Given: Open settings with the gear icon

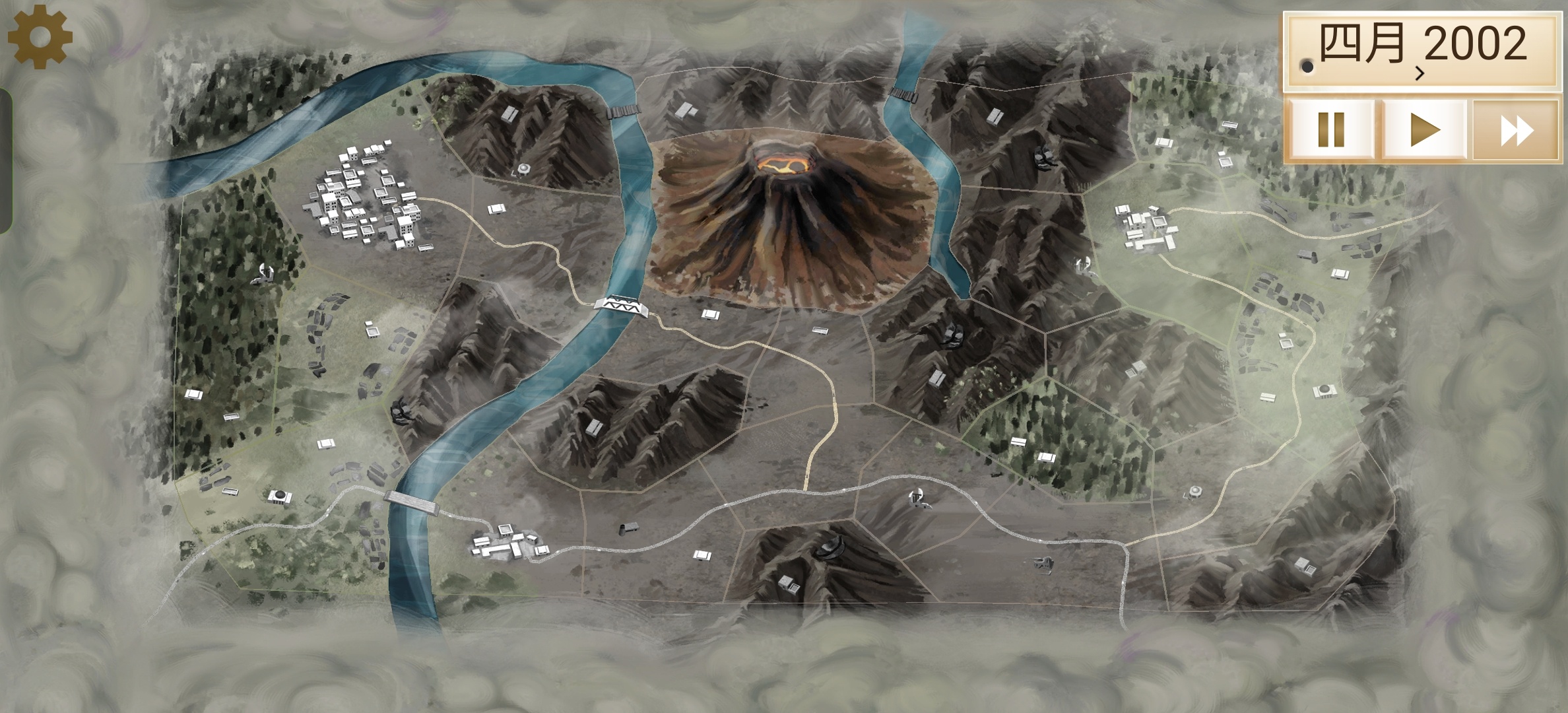Looking at the screenshot, I should click(x=40, y=38).
